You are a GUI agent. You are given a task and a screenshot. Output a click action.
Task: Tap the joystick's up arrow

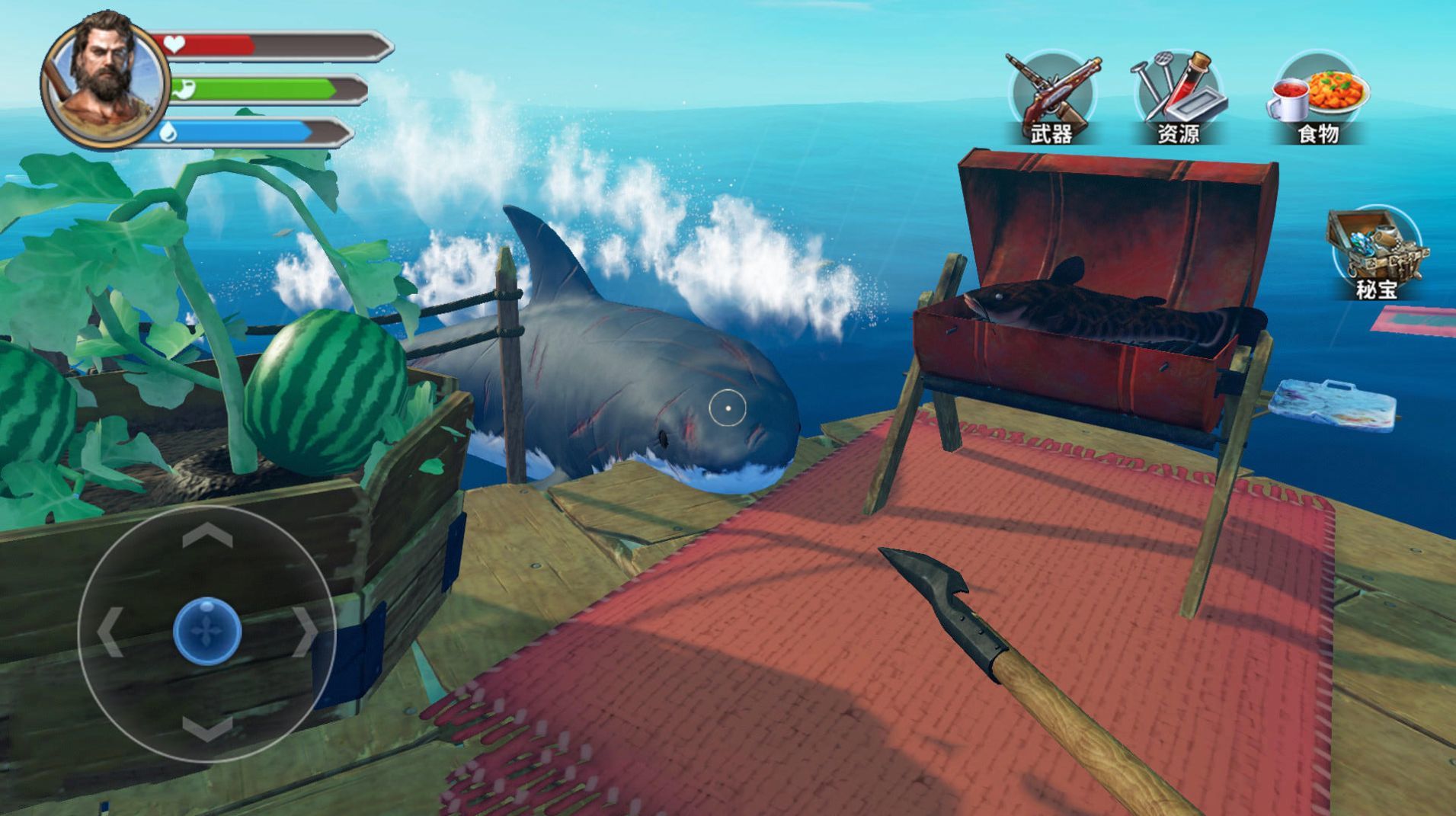click(207, 537)
